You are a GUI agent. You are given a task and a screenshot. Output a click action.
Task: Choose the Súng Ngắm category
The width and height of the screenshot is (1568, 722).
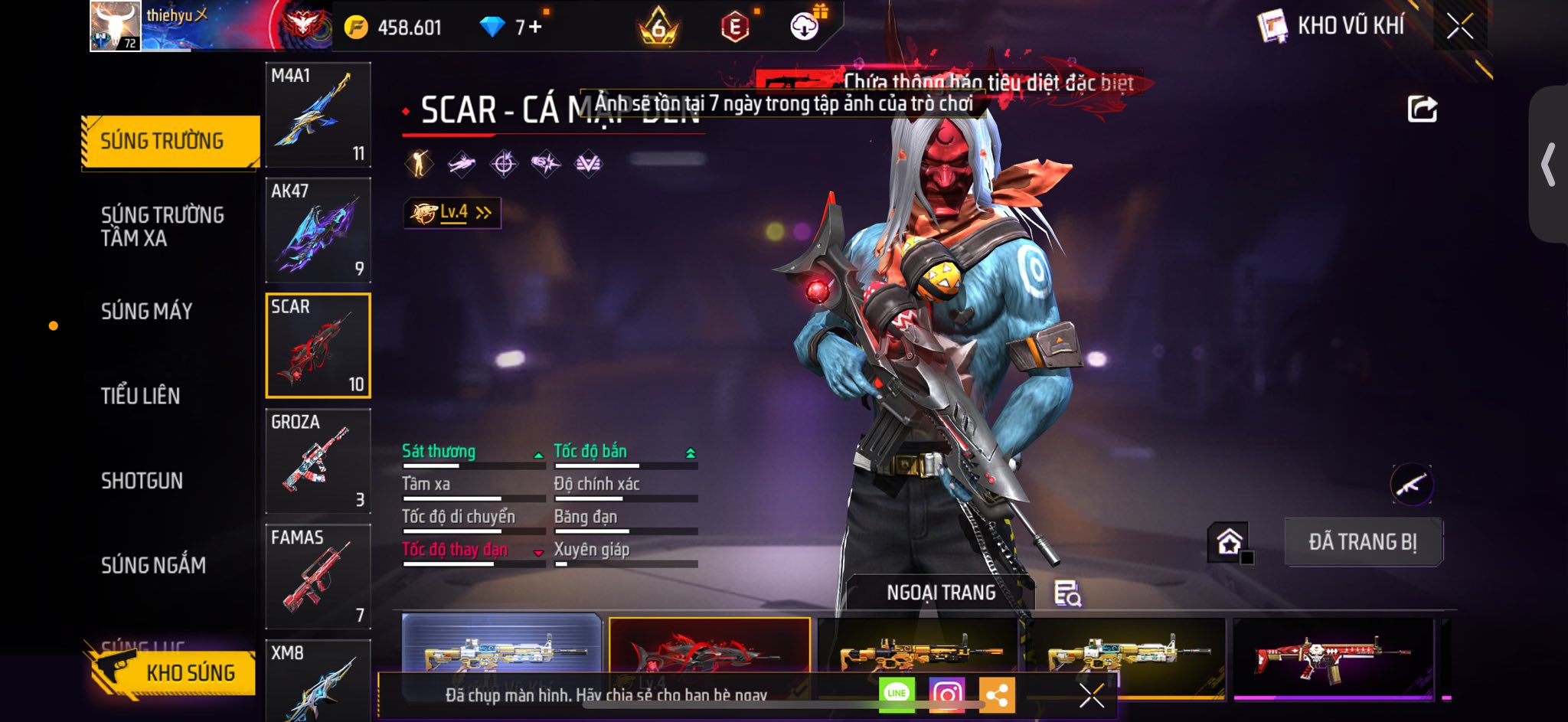[153, 565]
